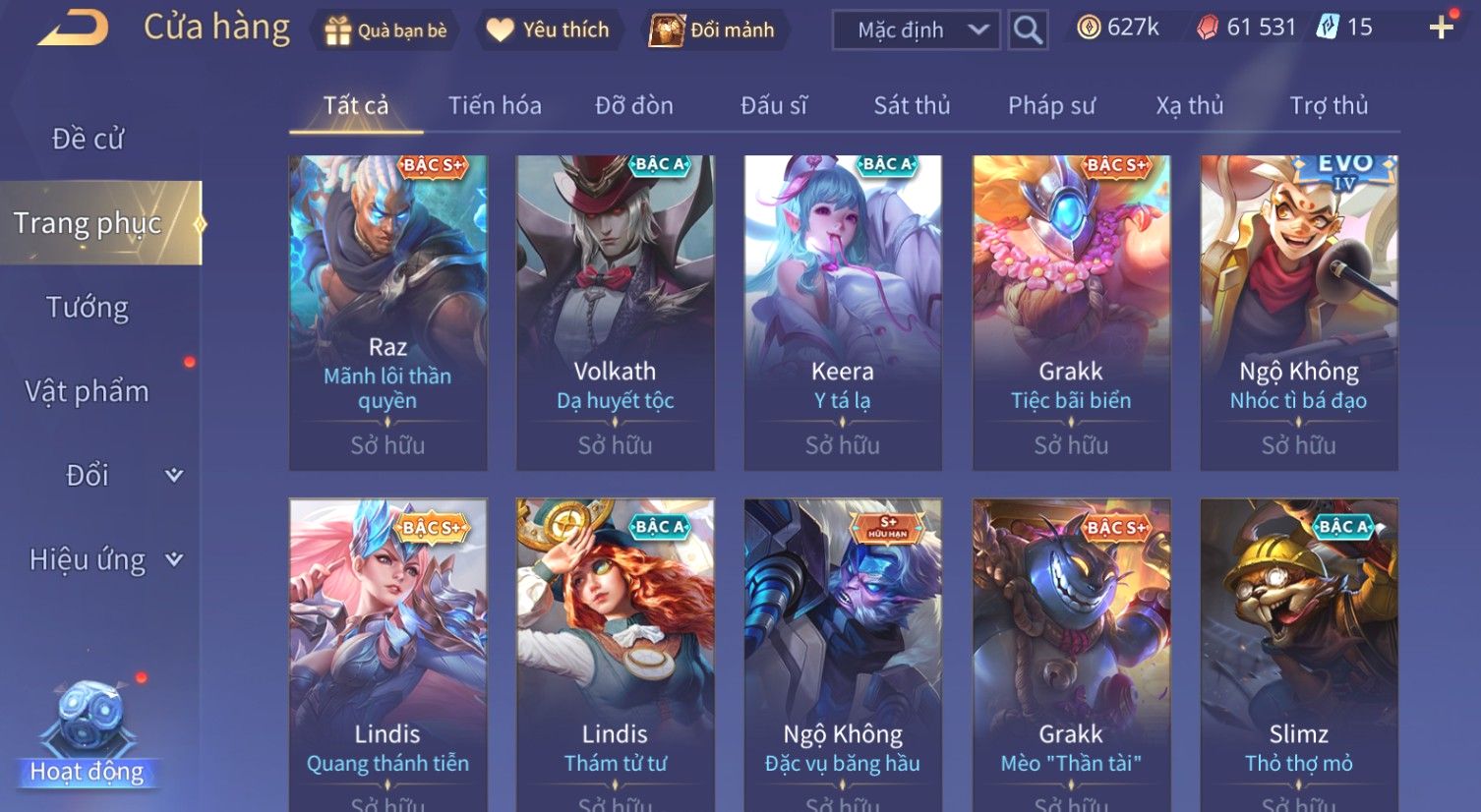Open Đổi mảnh fragment exchange

pos(713,30)
